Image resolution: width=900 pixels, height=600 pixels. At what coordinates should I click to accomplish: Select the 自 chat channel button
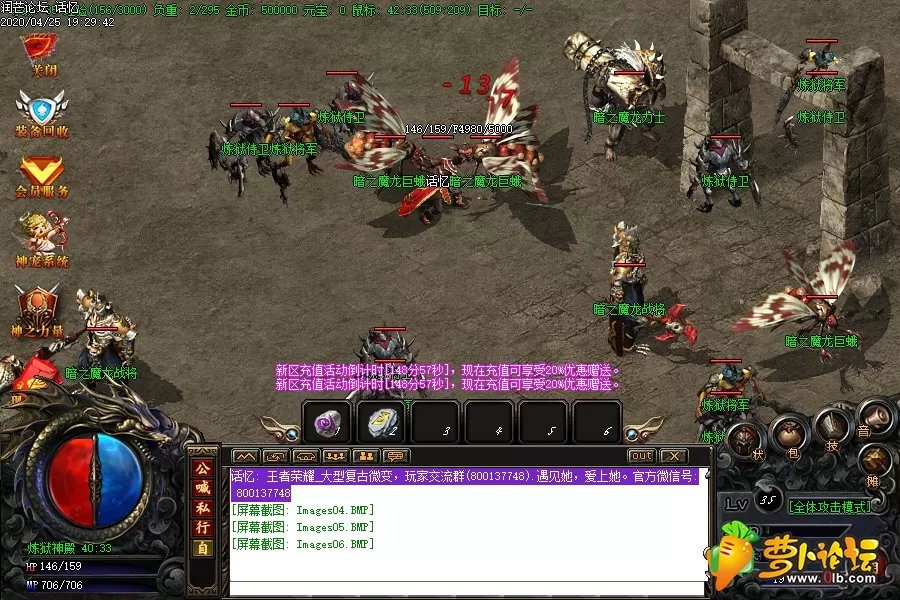(x=203, y=548)
